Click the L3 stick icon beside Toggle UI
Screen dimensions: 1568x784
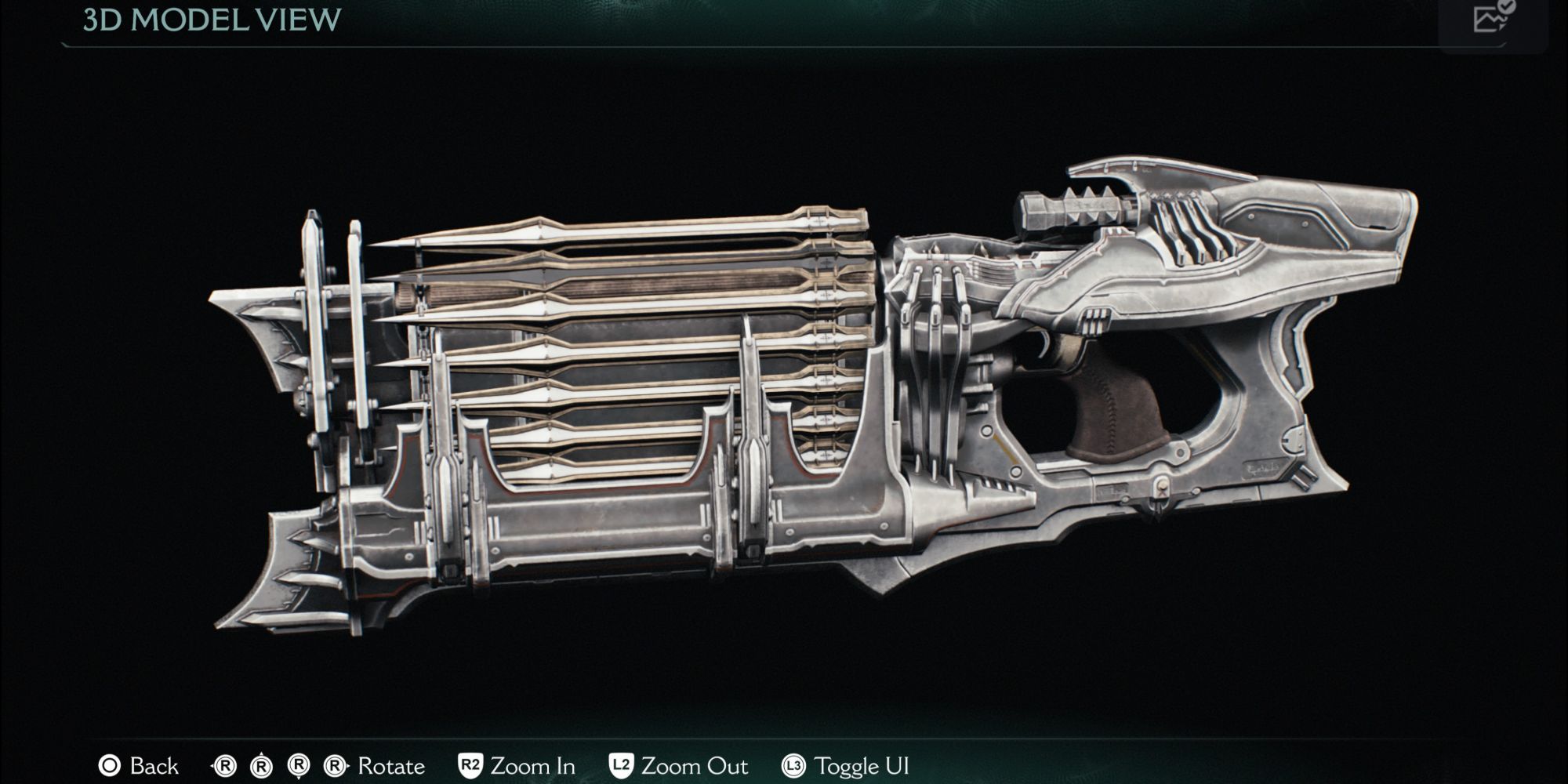[794, 766]
